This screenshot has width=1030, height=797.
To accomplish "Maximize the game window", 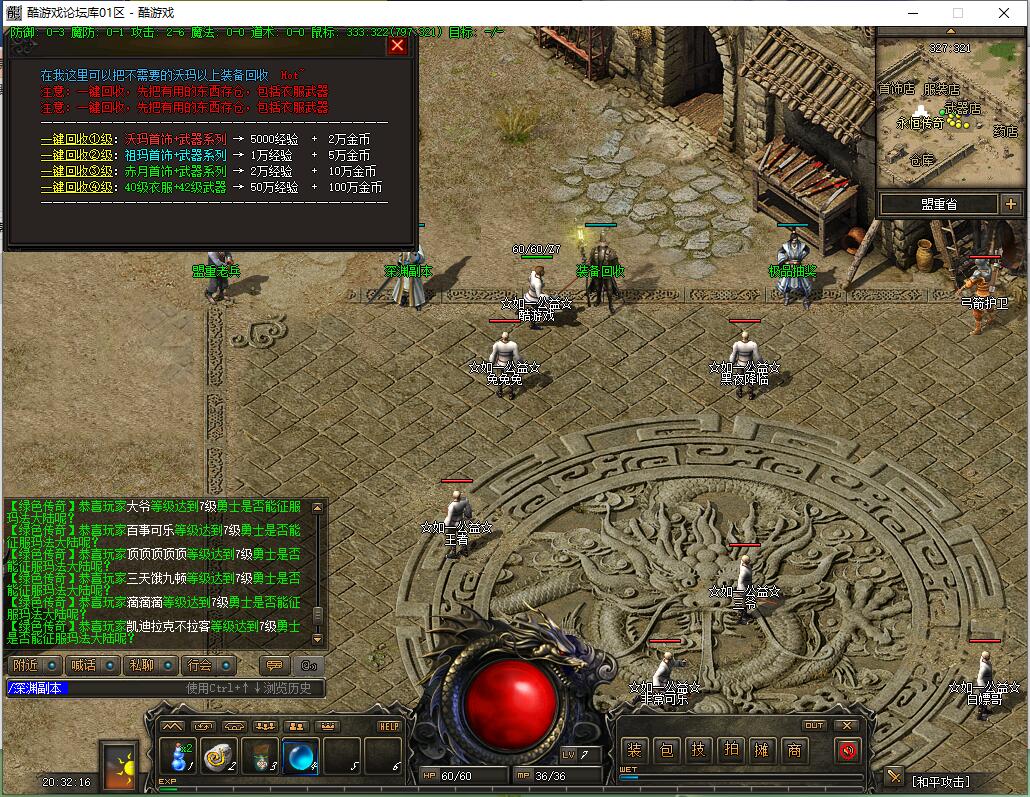I will click(957, 13).
